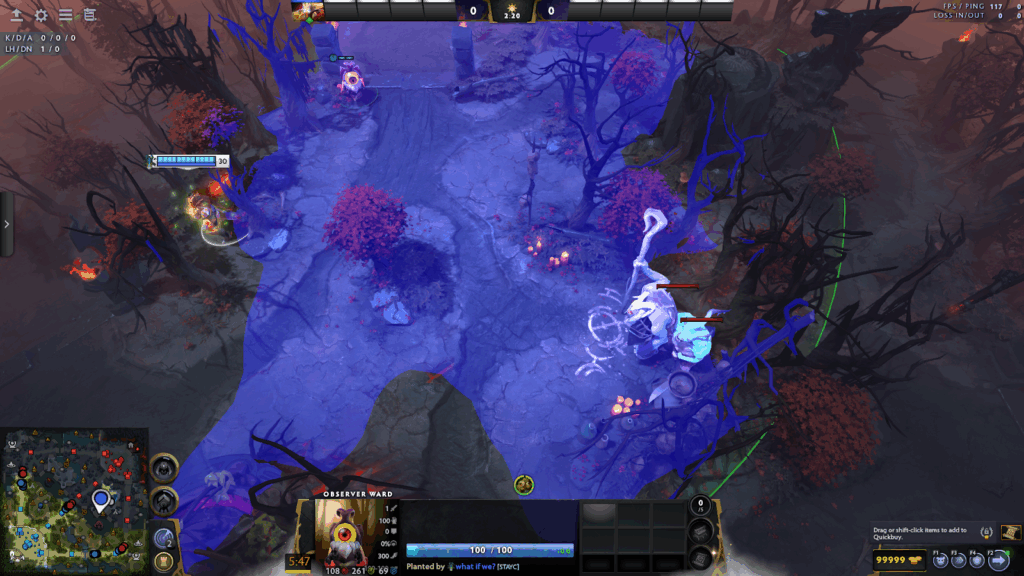Click the dashboard up-arrow button
This screenshot has height=576, width=1024.
(x=16, y=15)
